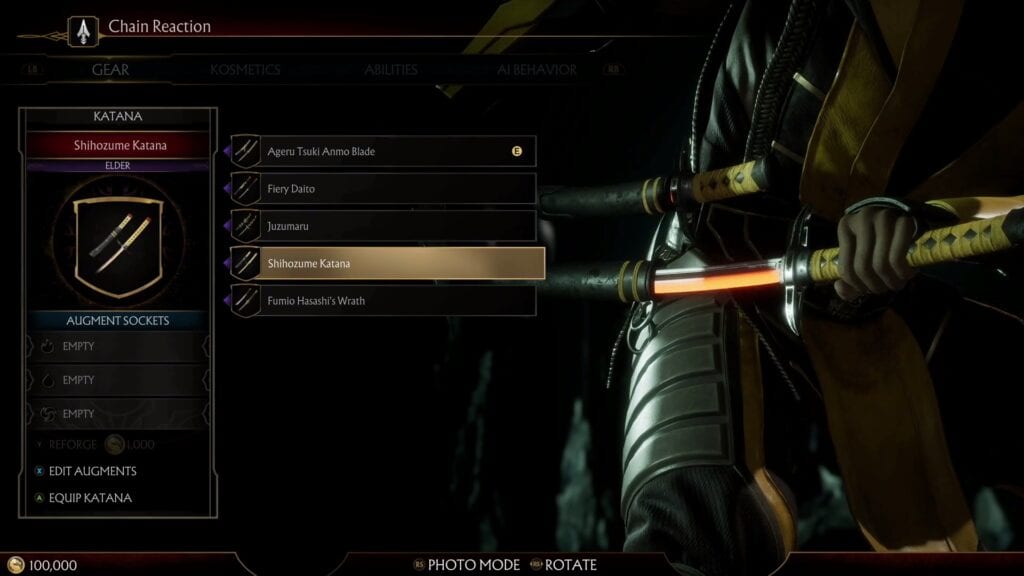Equip Katana option
The image size is (1024, 576).
[89, 498]
